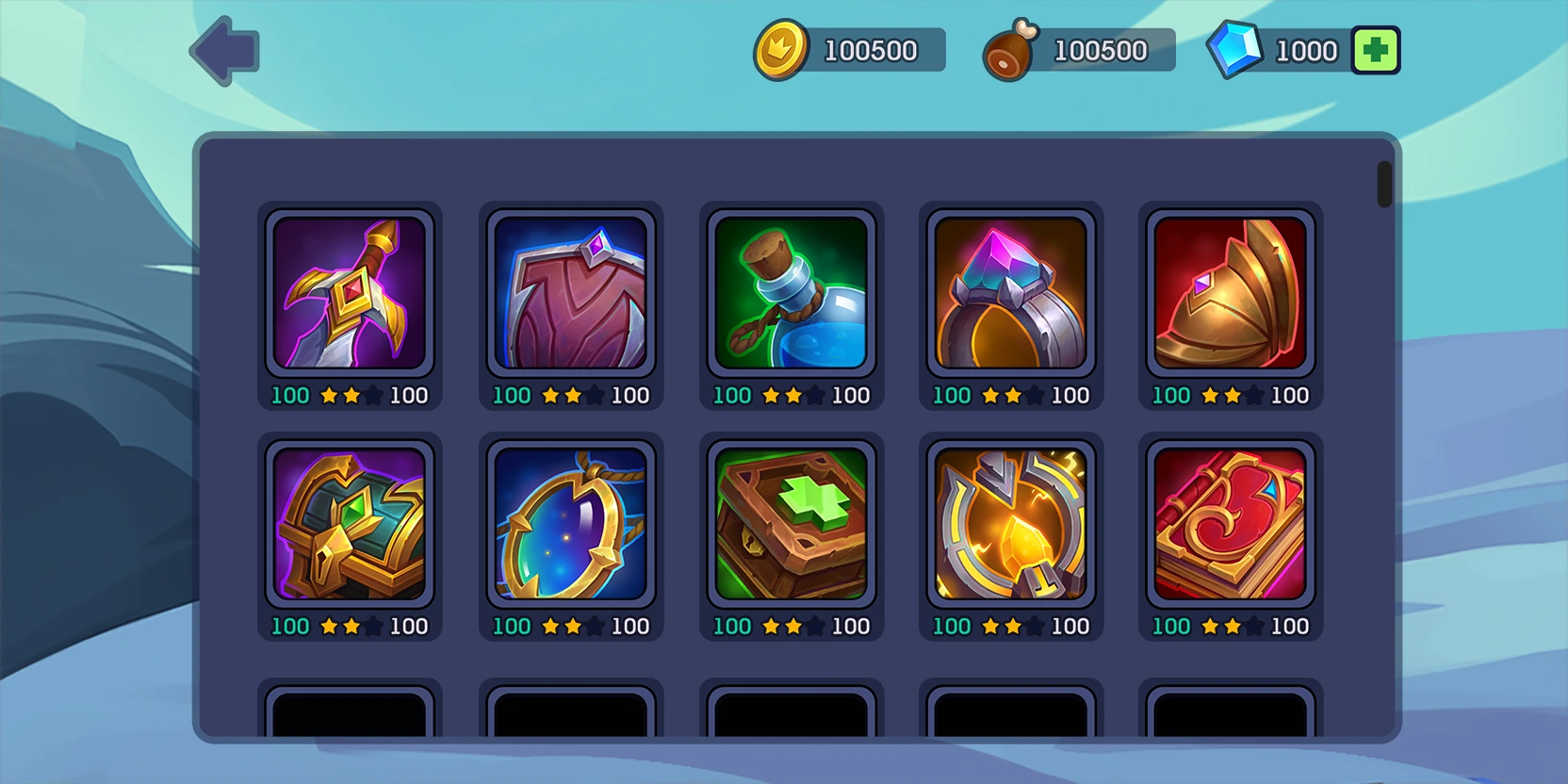Open the golden helmet slot

tap(1230, 293)
